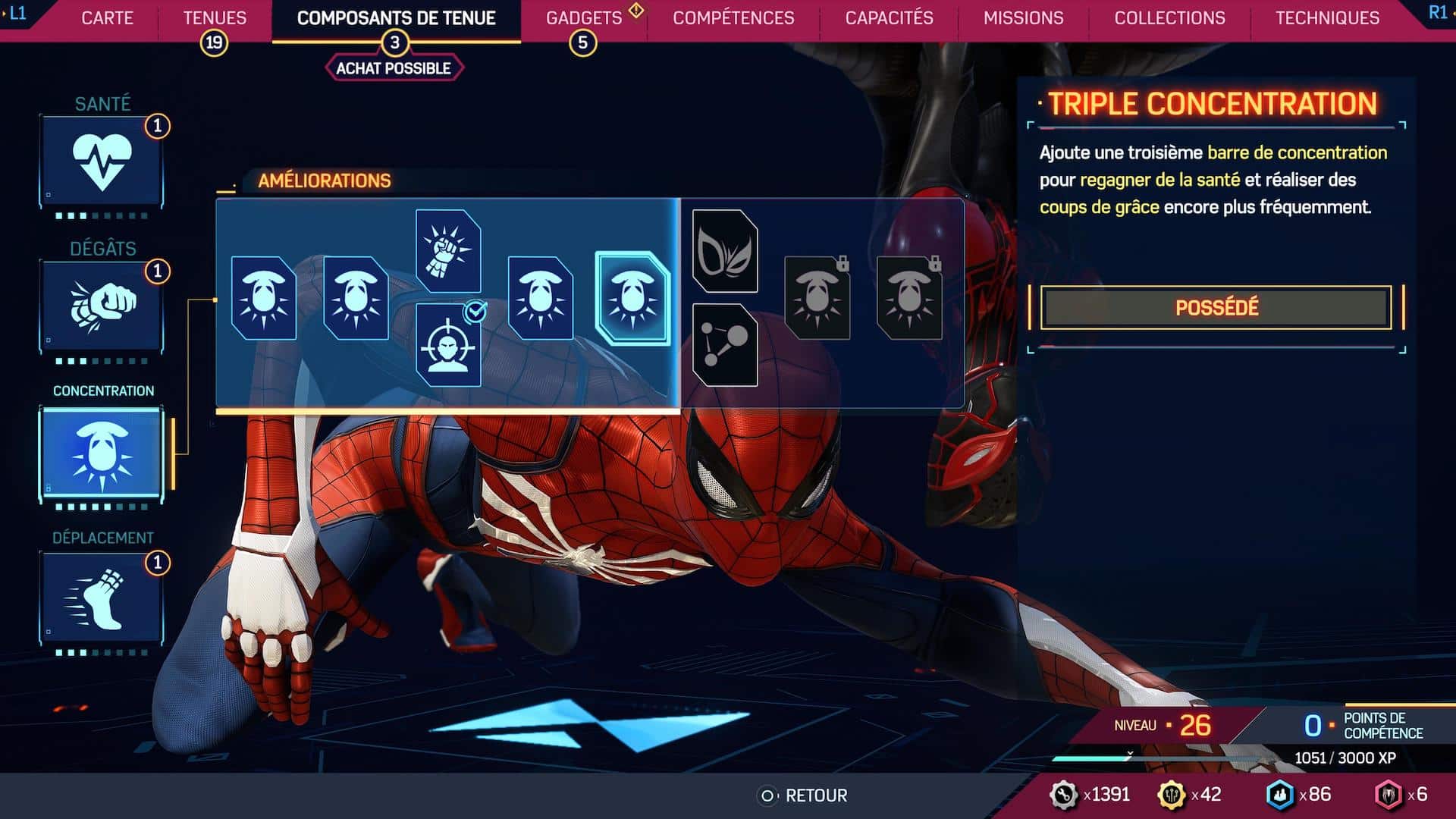Screen dimensions: 1456x819
Task: Switch to the Carte tab
Action: click(x=107, y=18)
